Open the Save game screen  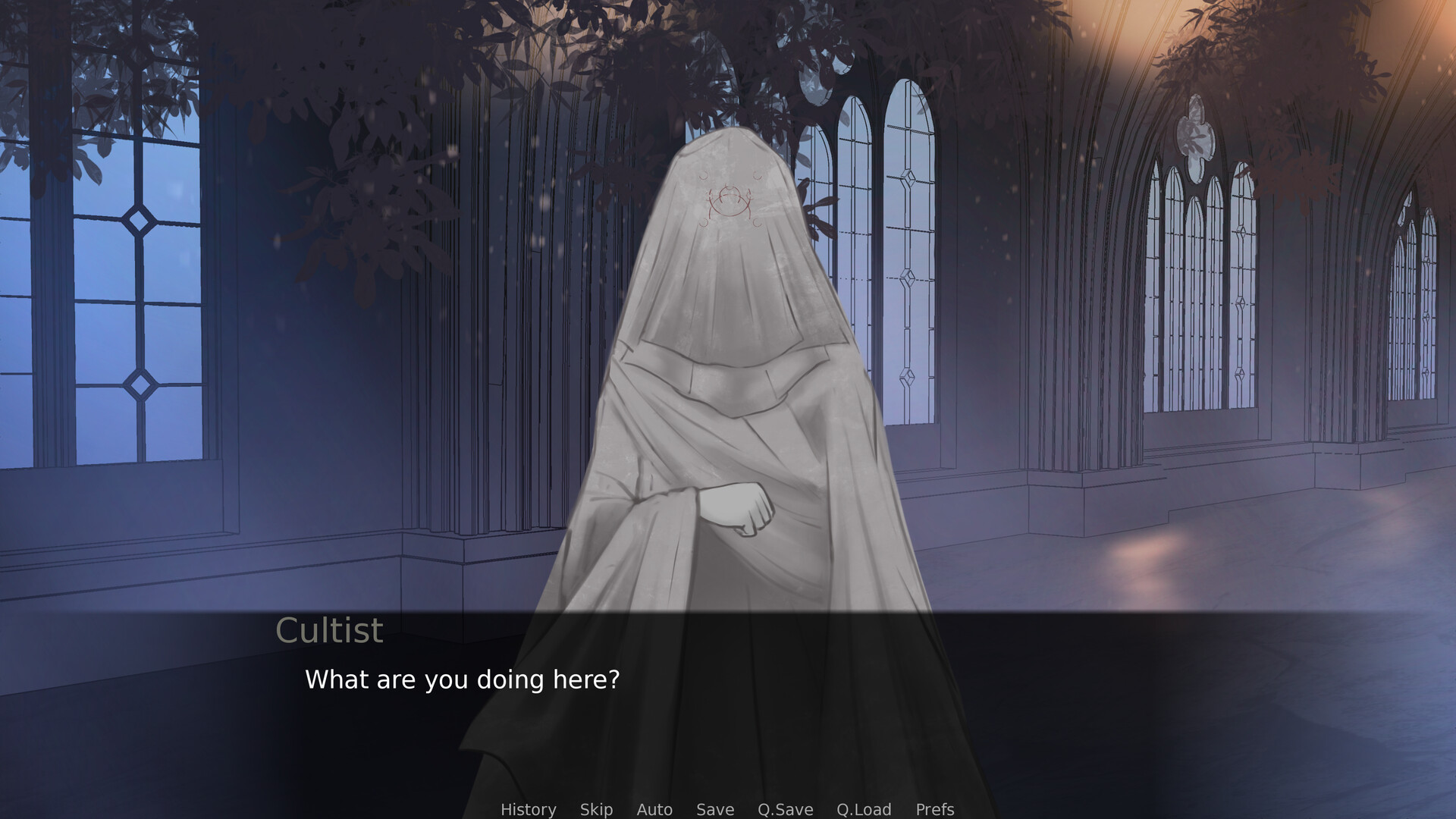714,809
